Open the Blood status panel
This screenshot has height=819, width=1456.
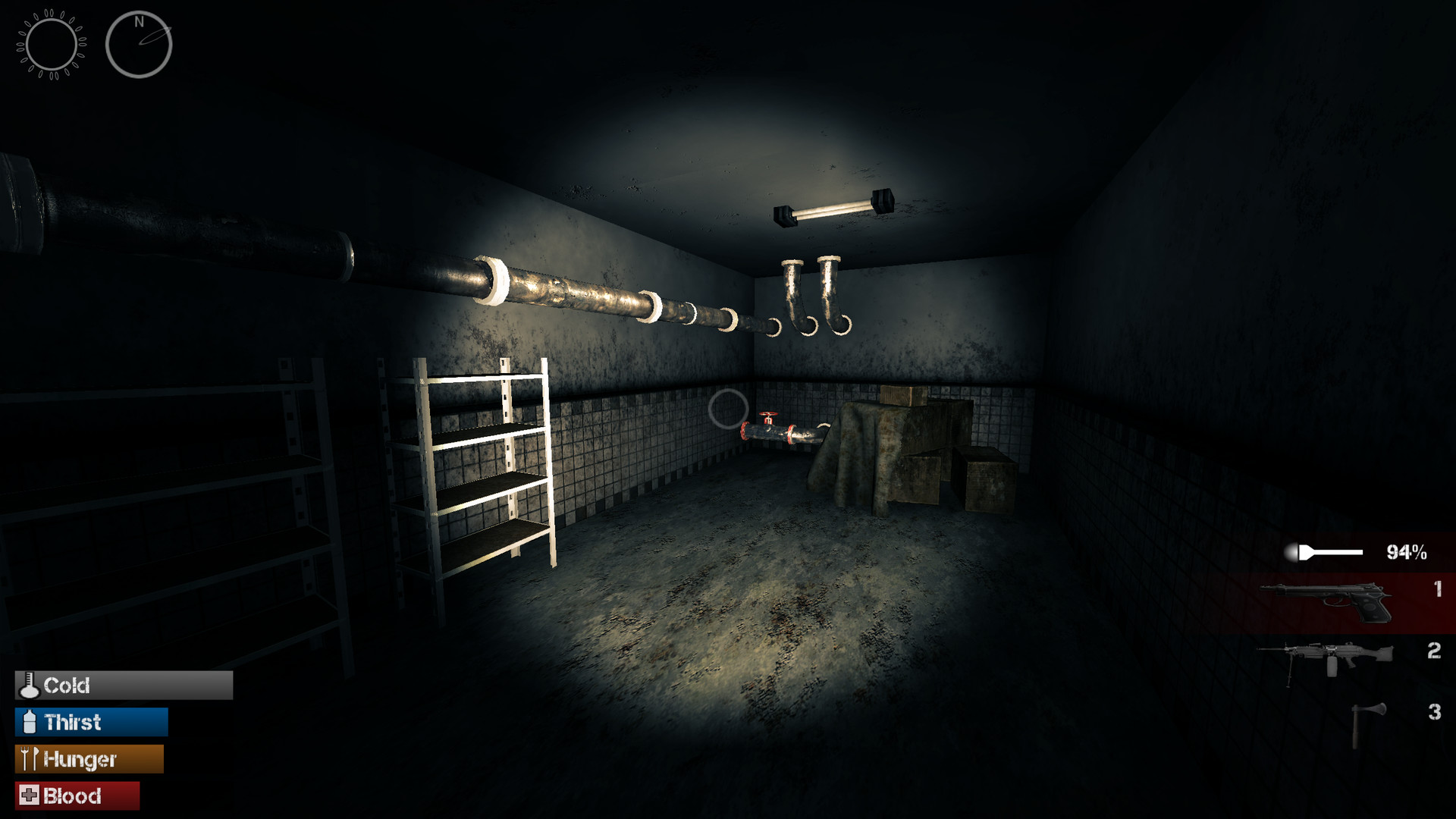pos(76,796)
